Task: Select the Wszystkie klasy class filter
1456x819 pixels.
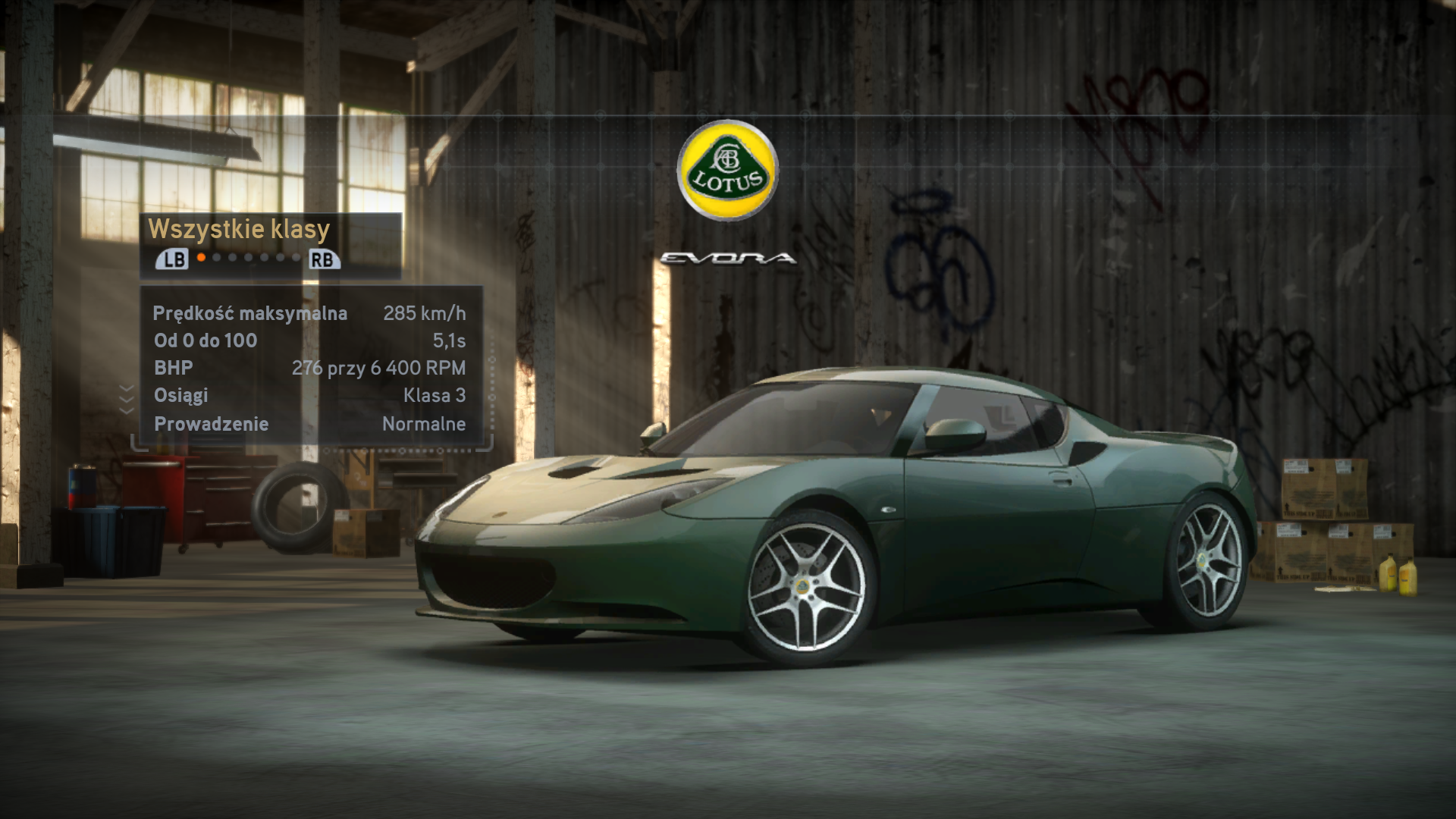Action: (x=239, y=229)
